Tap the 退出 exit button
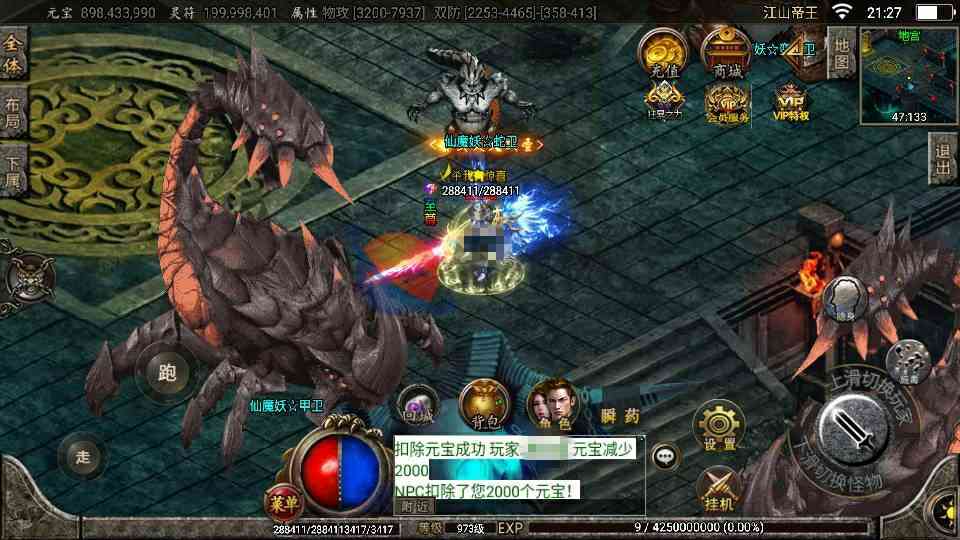Image resolution: width=960 pixels, height=540 pixels. click(x=942, y=160)
